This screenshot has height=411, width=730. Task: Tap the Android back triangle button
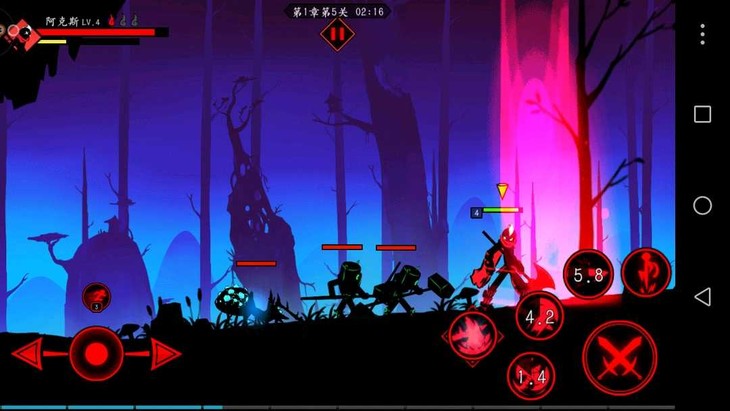[702, 296]
